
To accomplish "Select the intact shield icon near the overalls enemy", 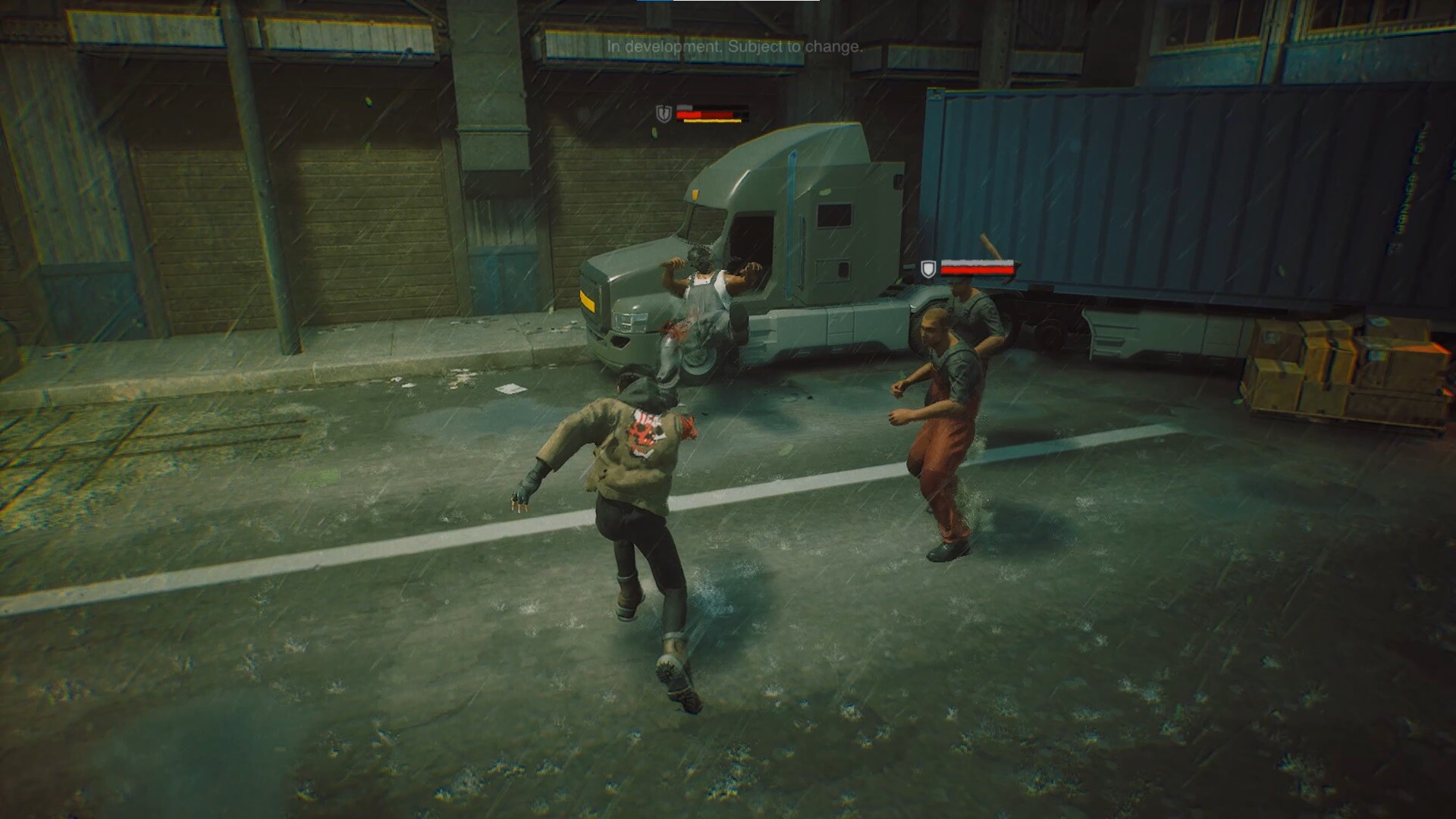I will [928, 269].
